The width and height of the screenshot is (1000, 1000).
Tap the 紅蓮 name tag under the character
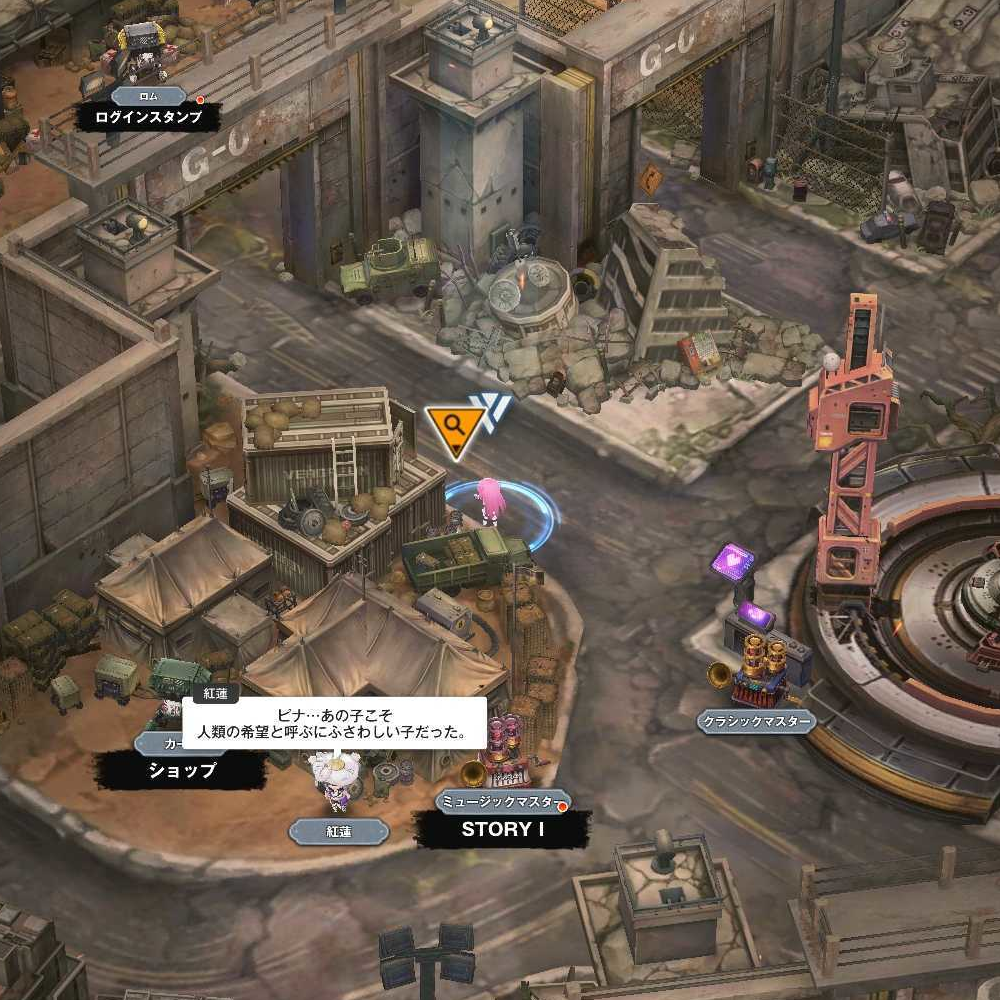(x=338, y=831)
